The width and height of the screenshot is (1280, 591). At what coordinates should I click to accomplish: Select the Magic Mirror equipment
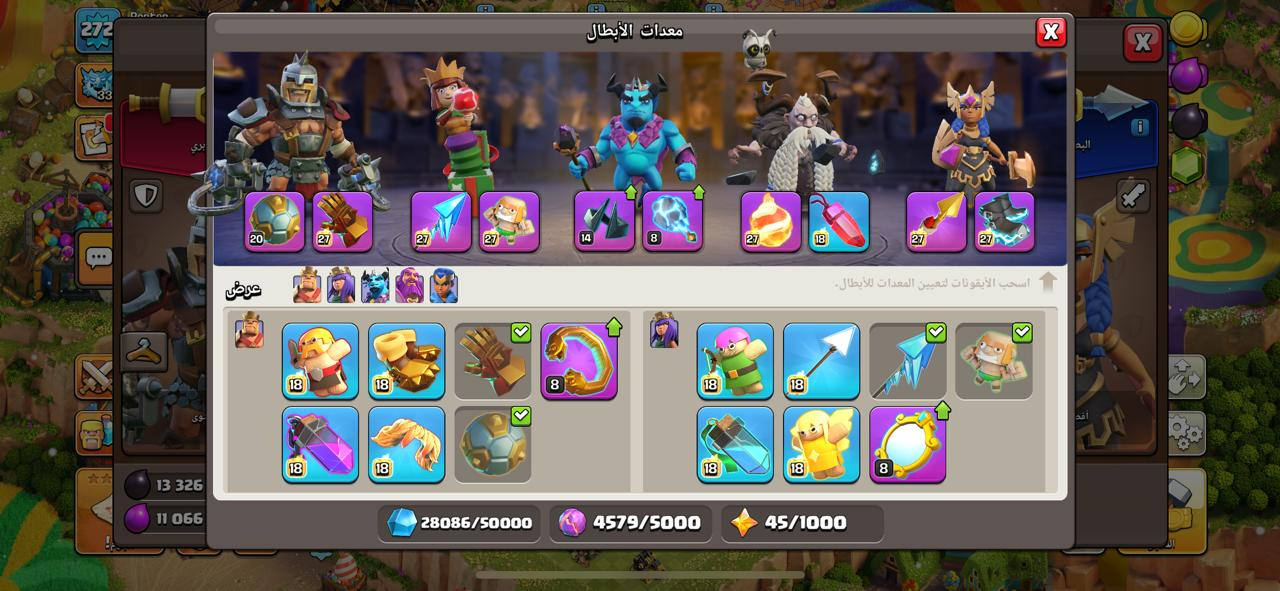907,444
